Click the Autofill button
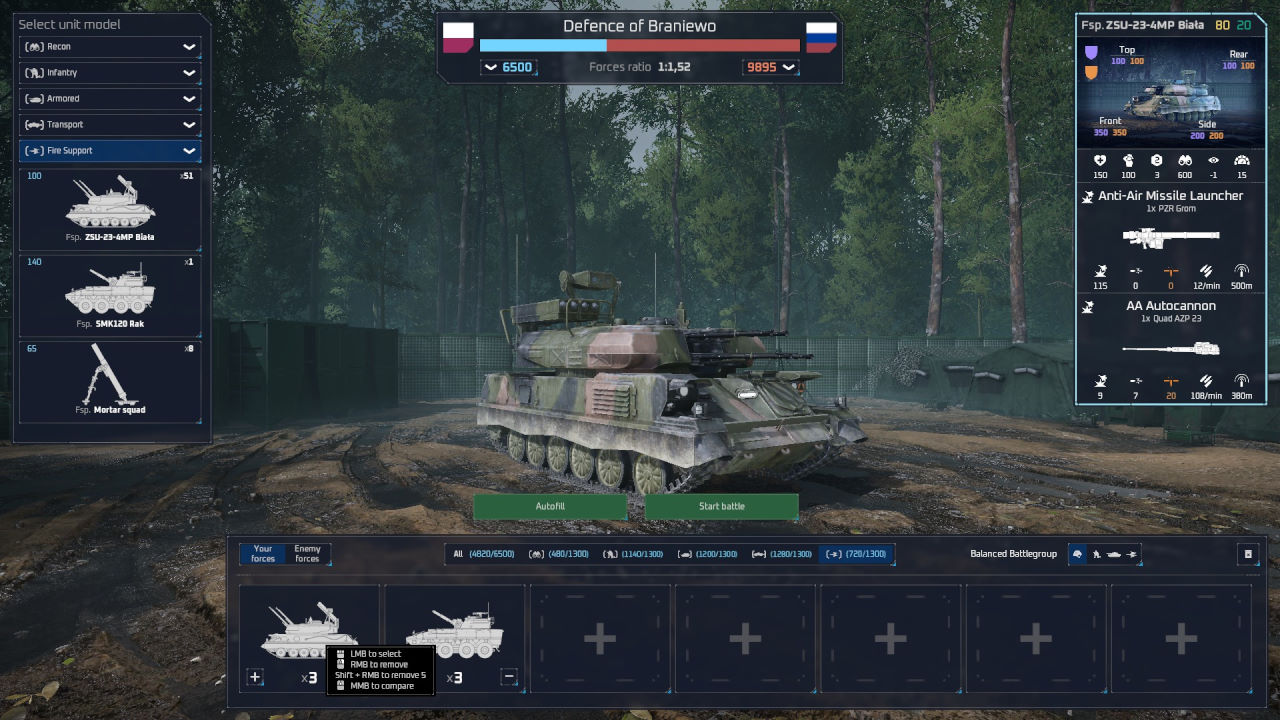 (x=550, y=506)
